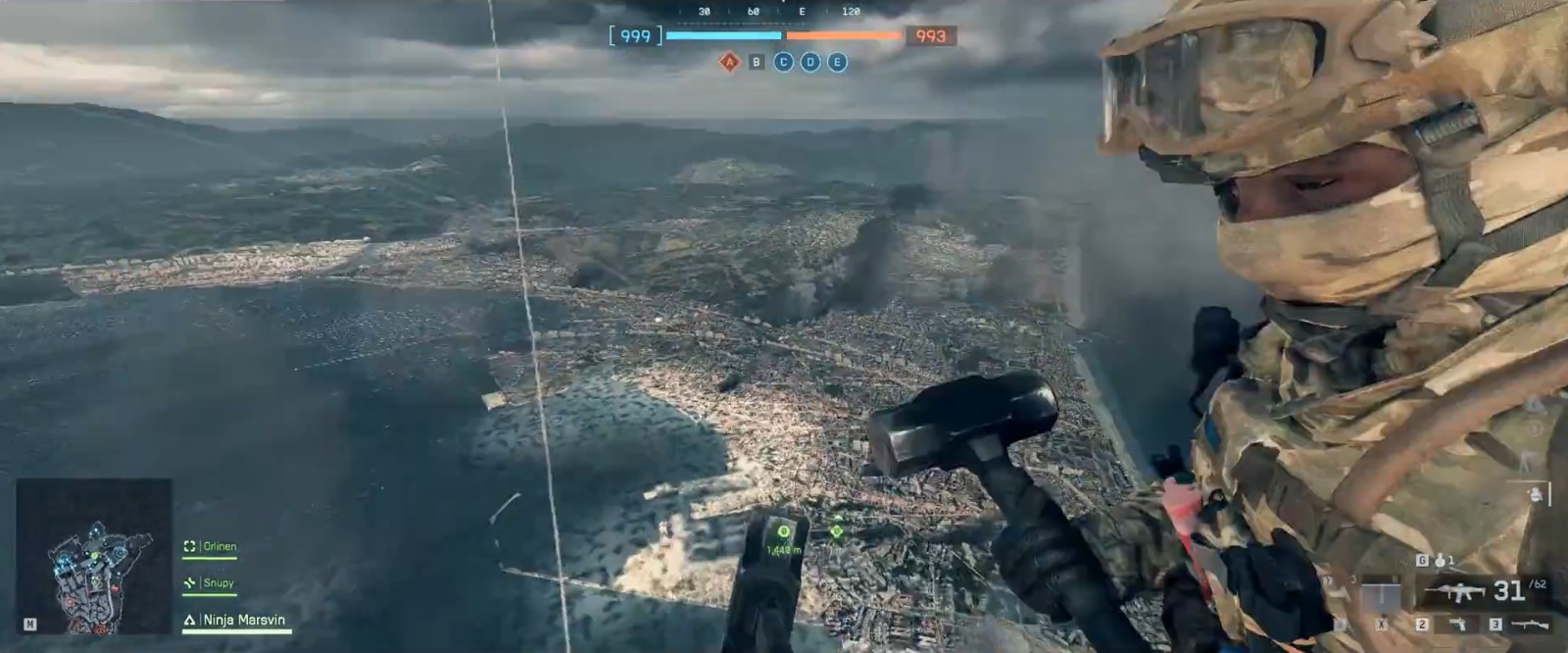Equip the launcher in the third weapon slot
This screenshot has height=653, width=1568.
[x=1527, y=624]
